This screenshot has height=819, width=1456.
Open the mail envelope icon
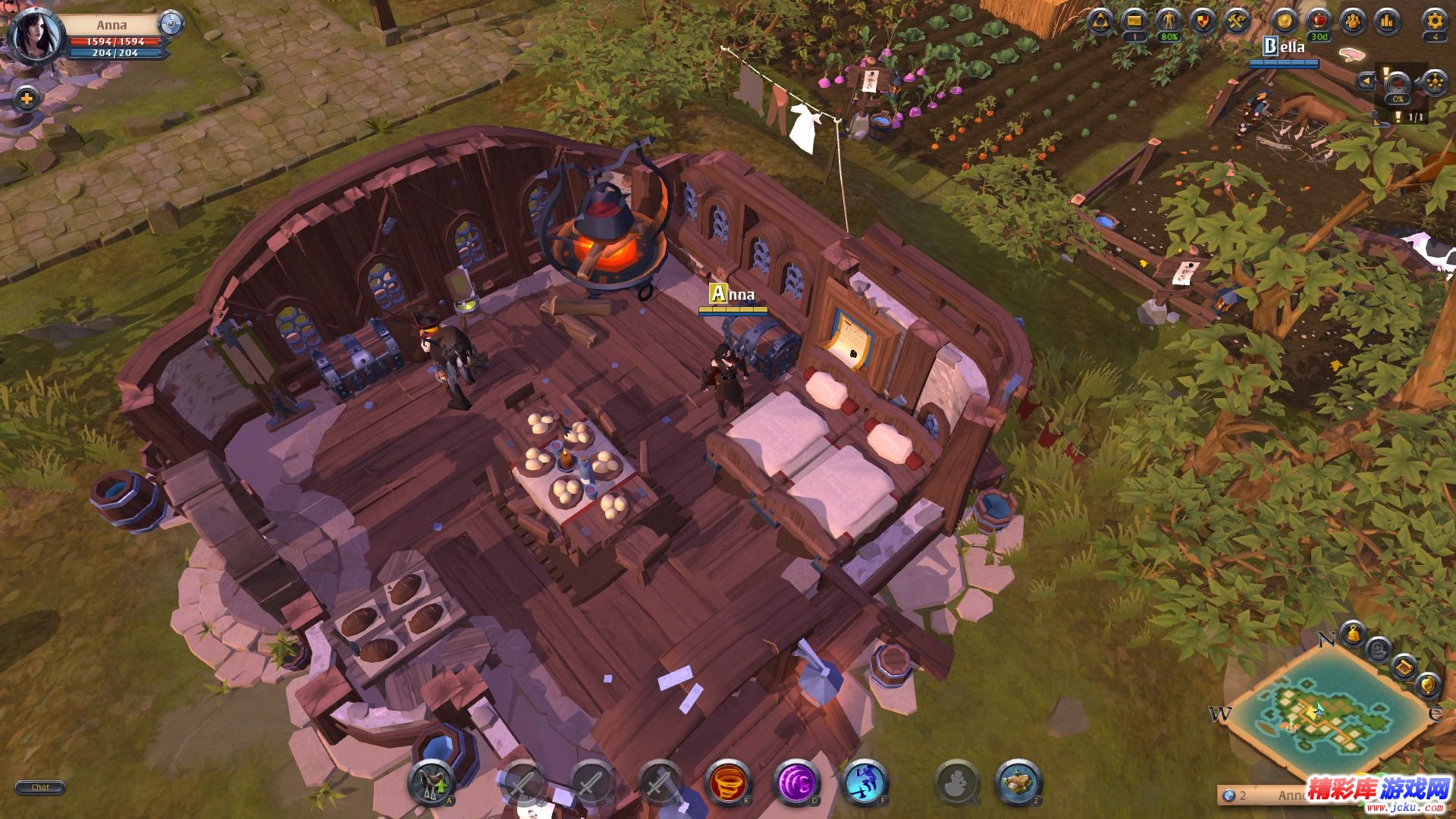pos(1134,21)
